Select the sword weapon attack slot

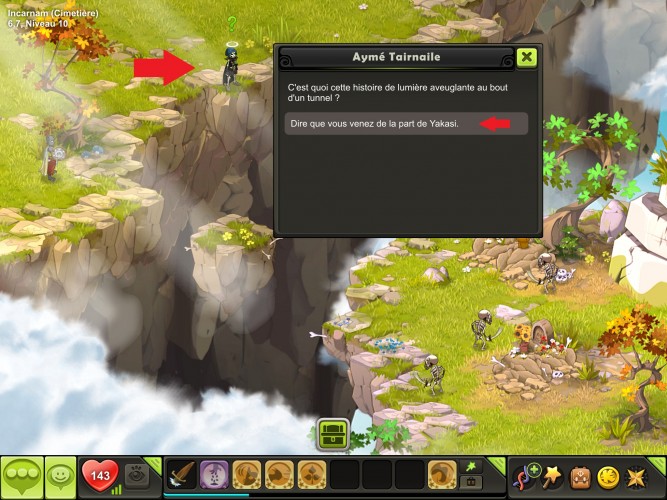point(181,474)
